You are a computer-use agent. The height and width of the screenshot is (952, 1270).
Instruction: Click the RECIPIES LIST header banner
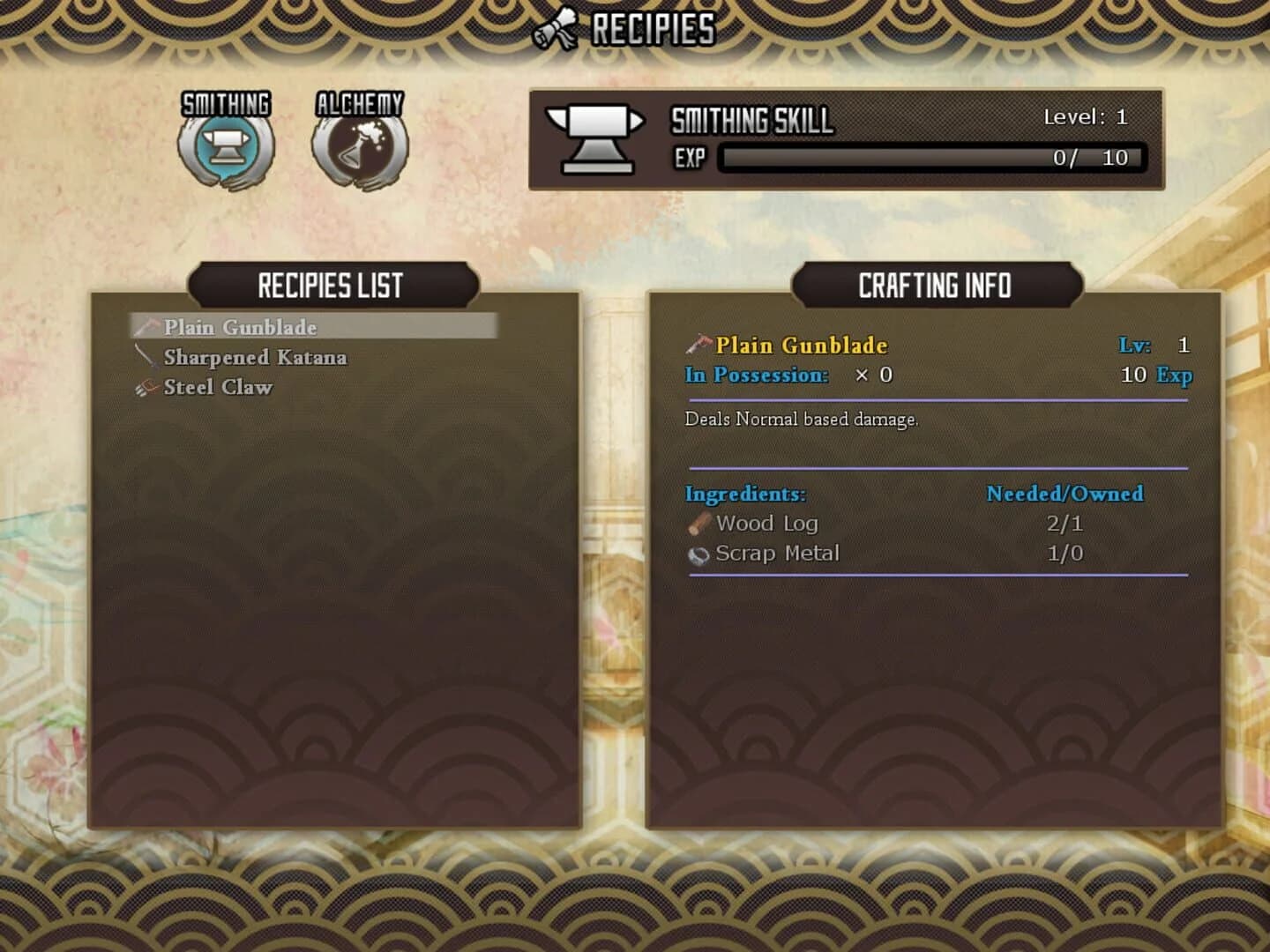pos(332,286)
